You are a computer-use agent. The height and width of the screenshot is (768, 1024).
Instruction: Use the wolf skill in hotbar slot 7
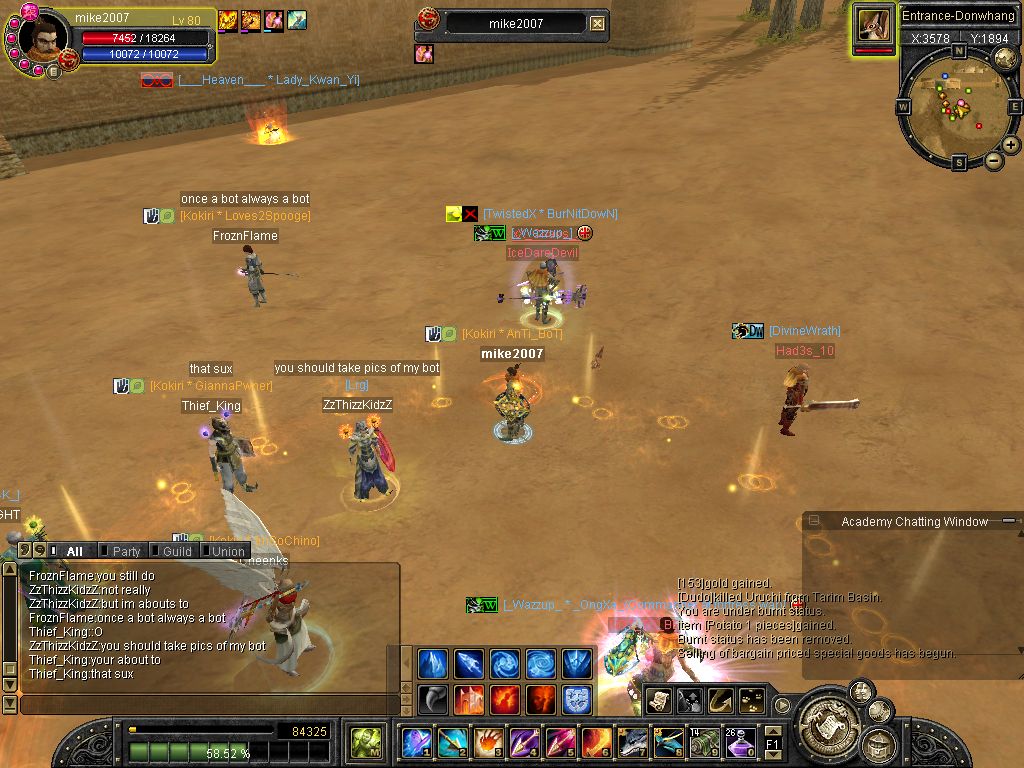click(x=632, y=743)
